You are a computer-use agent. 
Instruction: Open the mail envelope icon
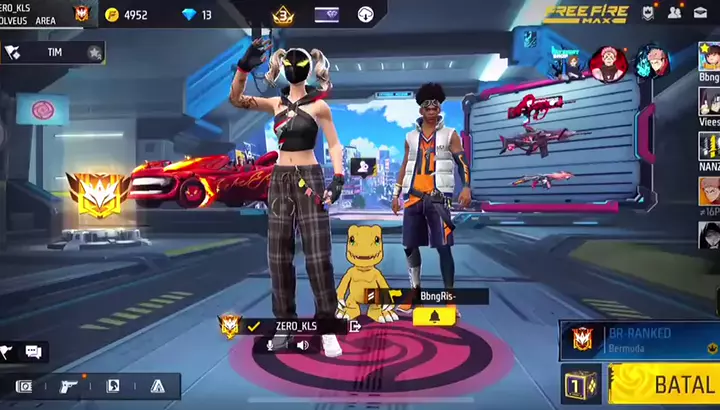coord(703,13)
